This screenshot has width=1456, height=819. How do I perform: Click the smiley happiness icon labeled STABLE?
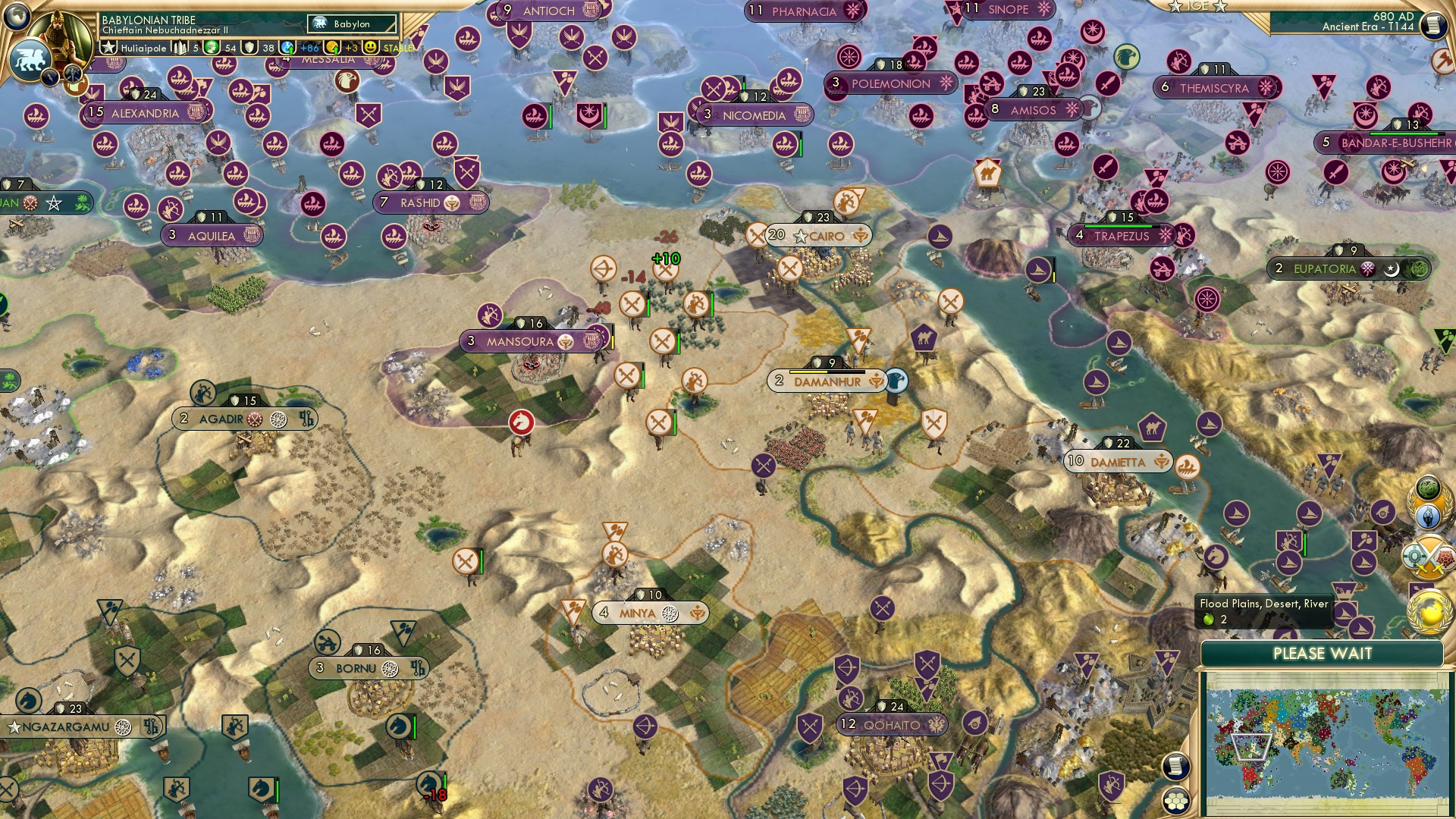[x=370, y=47]
